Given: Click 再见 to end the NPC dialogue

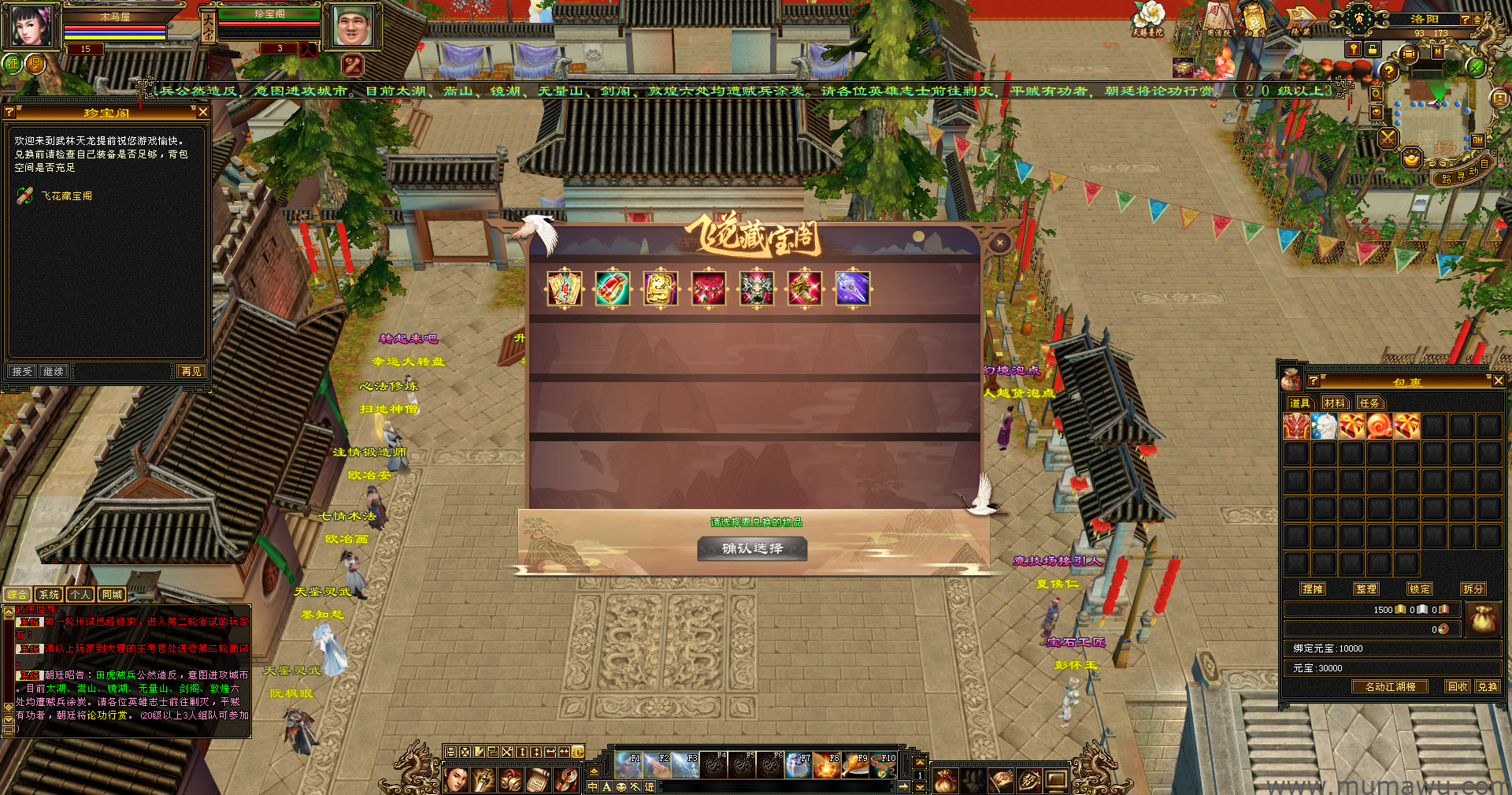Looking at the screenshot, I should tap(191, 371).
